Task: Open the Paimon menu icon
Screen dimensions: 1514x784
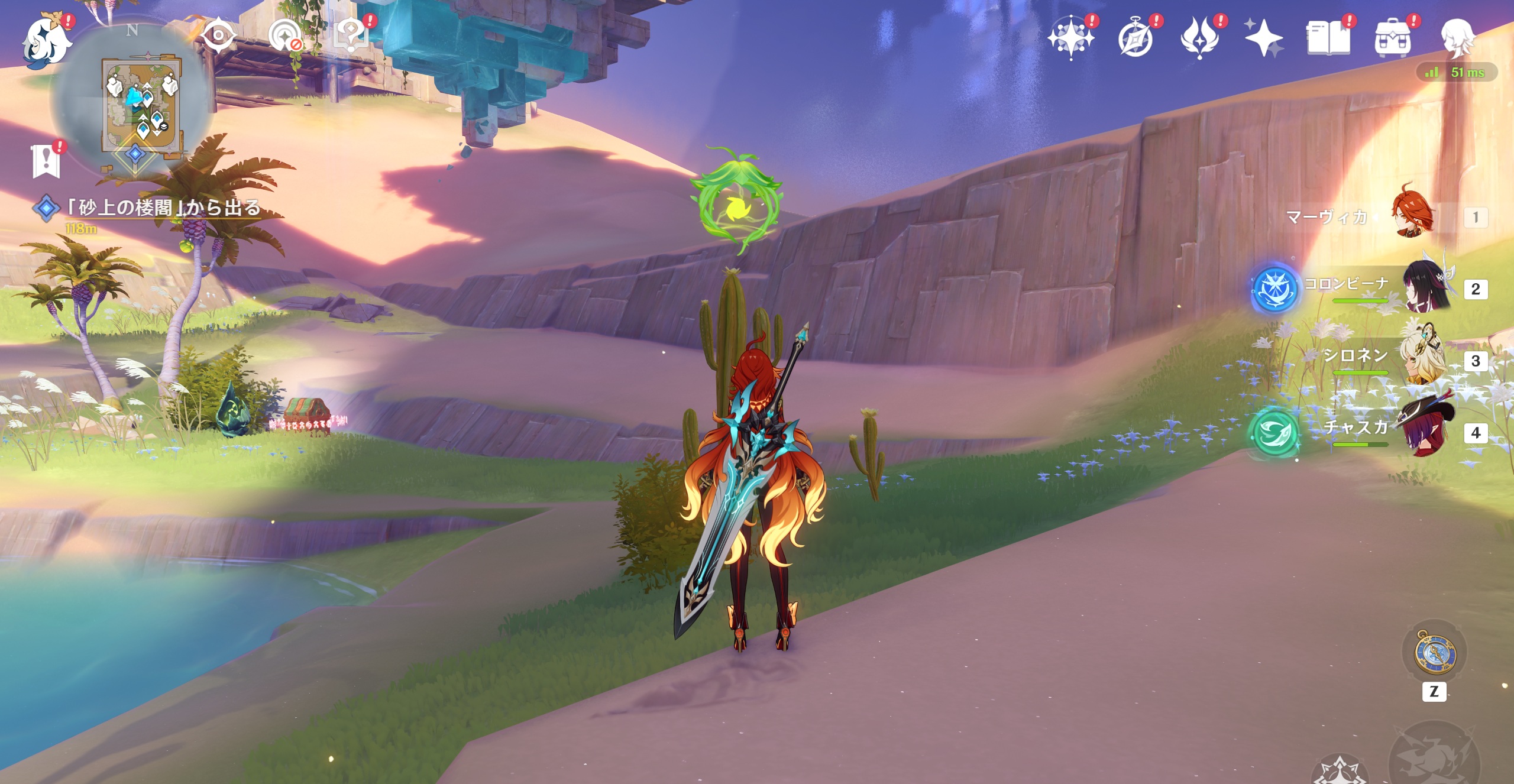Action: (x=46, y=41)
